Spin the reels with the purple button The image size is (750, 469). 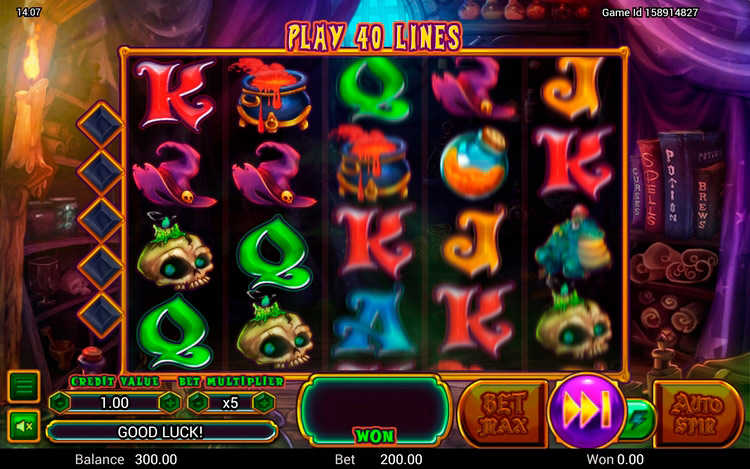pyautogui.click(x=587, y=411)
